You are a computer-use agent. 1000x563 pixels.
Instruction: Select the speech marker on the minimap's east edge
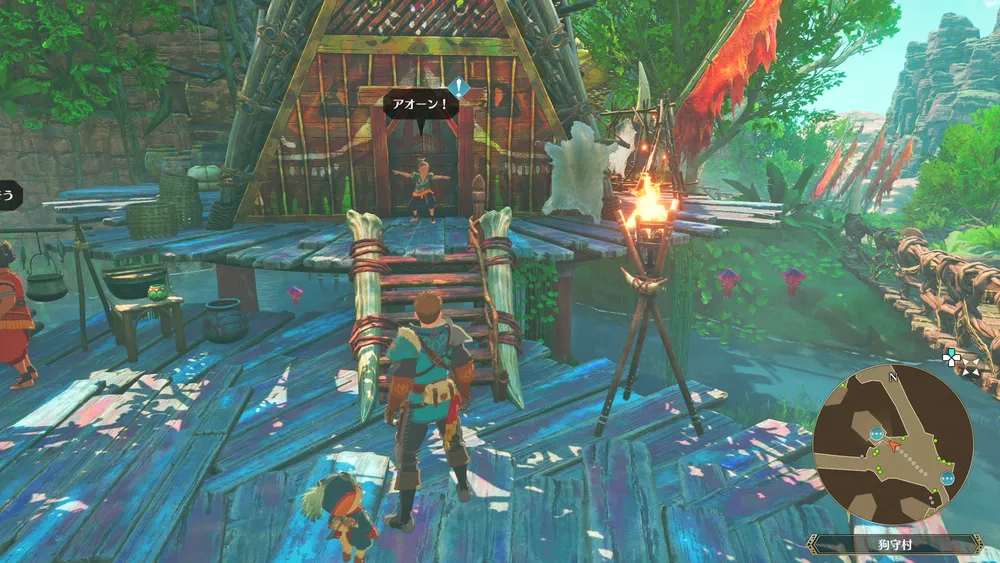pyautogui.click(x=946, y=477)
